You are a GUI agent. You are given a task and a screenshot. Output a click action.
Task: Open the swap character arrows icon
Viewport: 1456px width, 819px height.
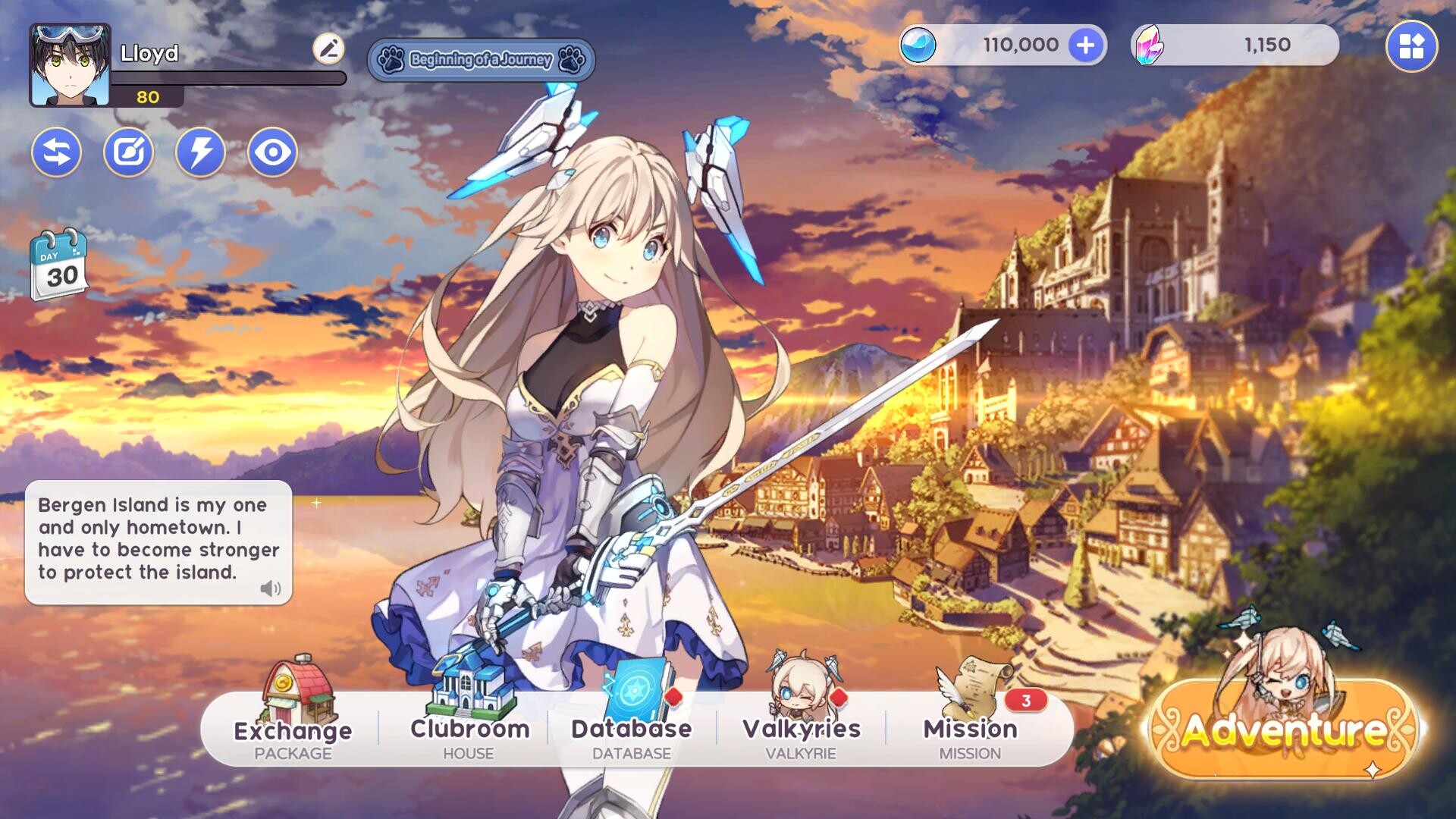[x=56, y=152]
